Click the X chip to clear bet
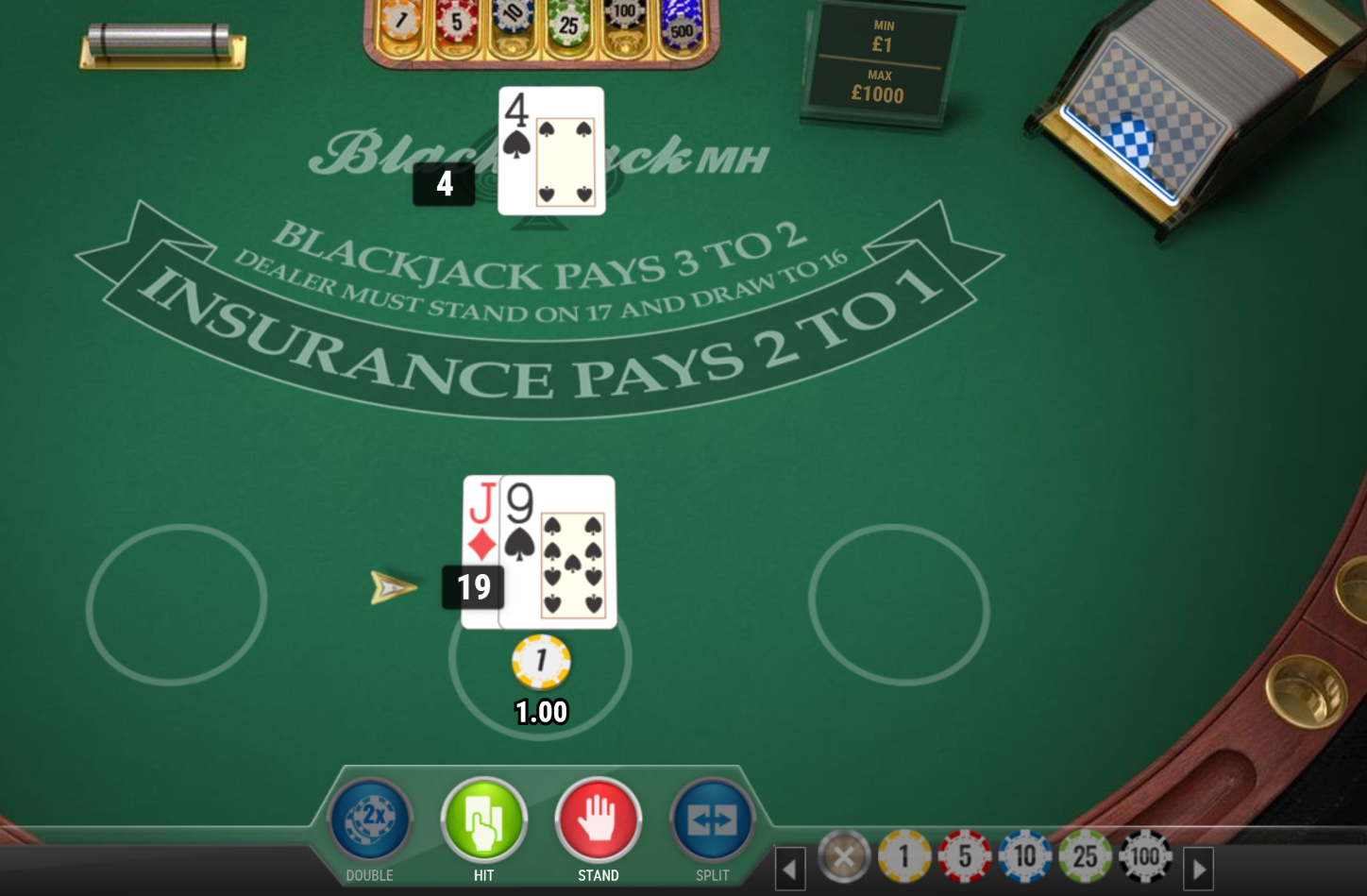1367x896 pixels. 844,855
